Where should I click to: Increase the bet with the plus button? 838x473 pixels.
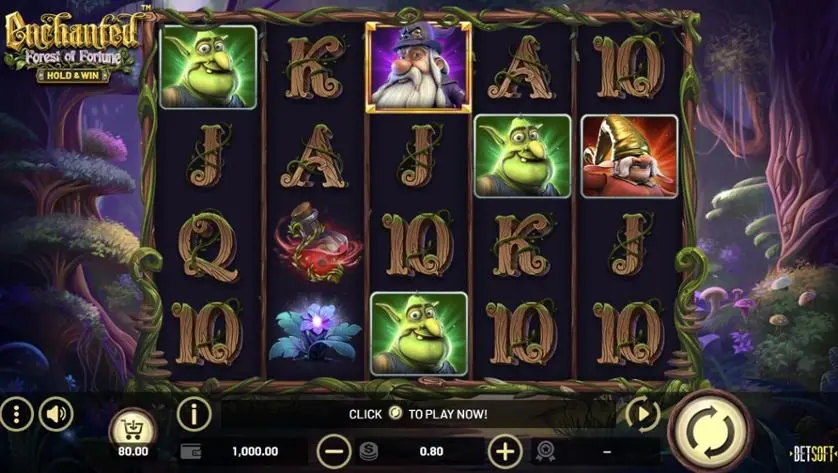(x=507, y=451)
